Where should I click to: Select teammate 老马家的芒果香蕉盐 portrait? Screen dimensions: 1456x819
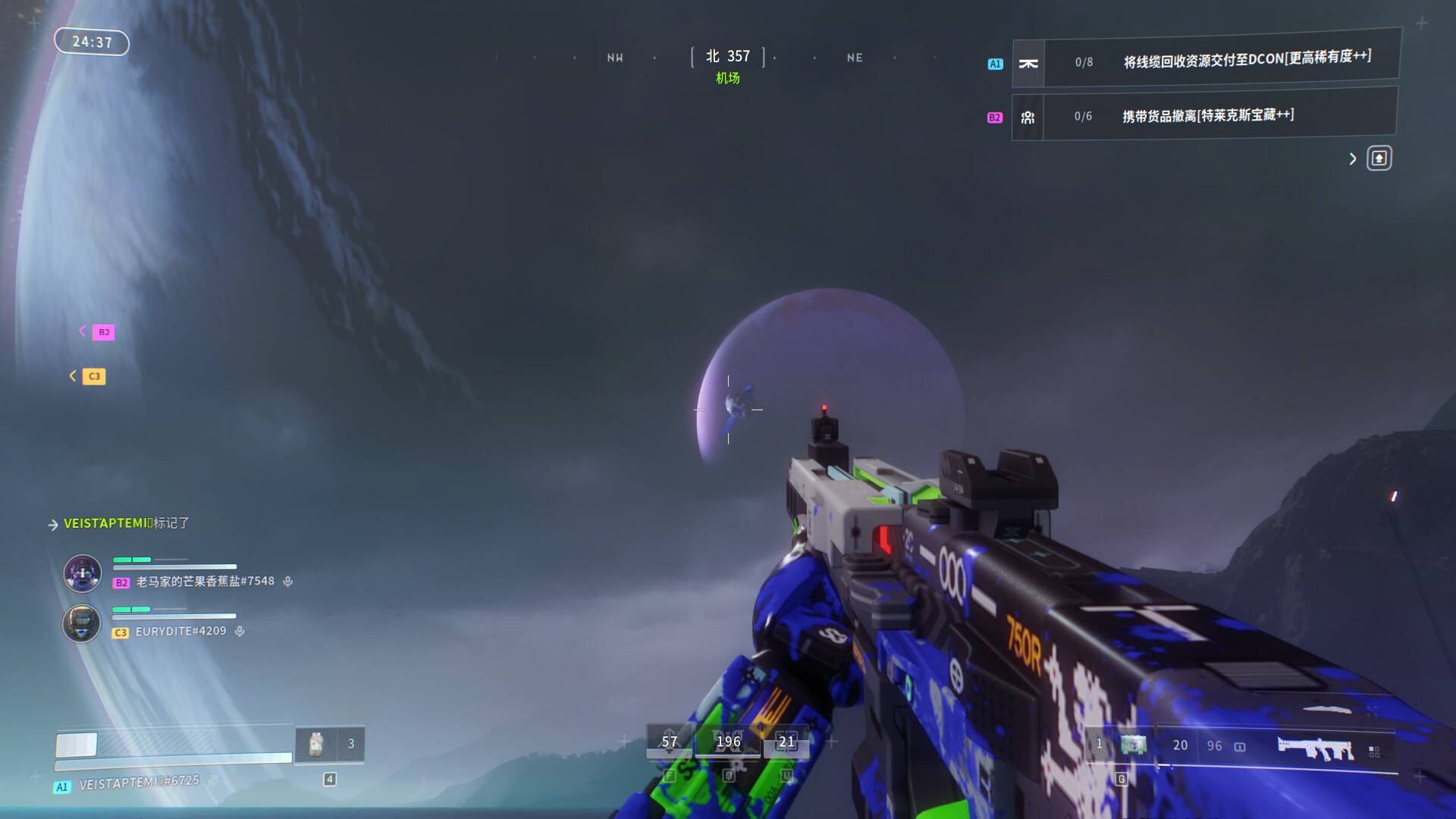(x=82, y=573)
